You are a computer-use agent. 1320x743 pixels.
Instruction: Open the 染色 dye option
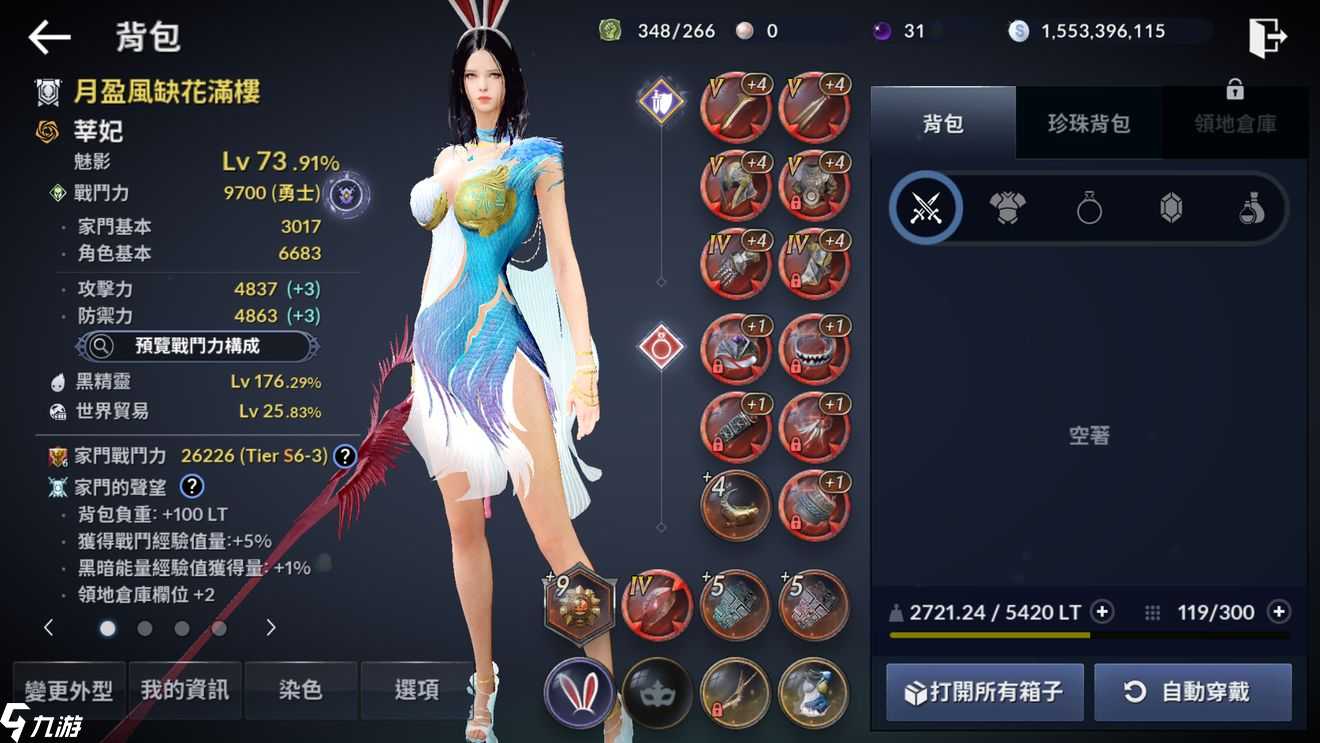pyautogui.click(x=300, y=690)
